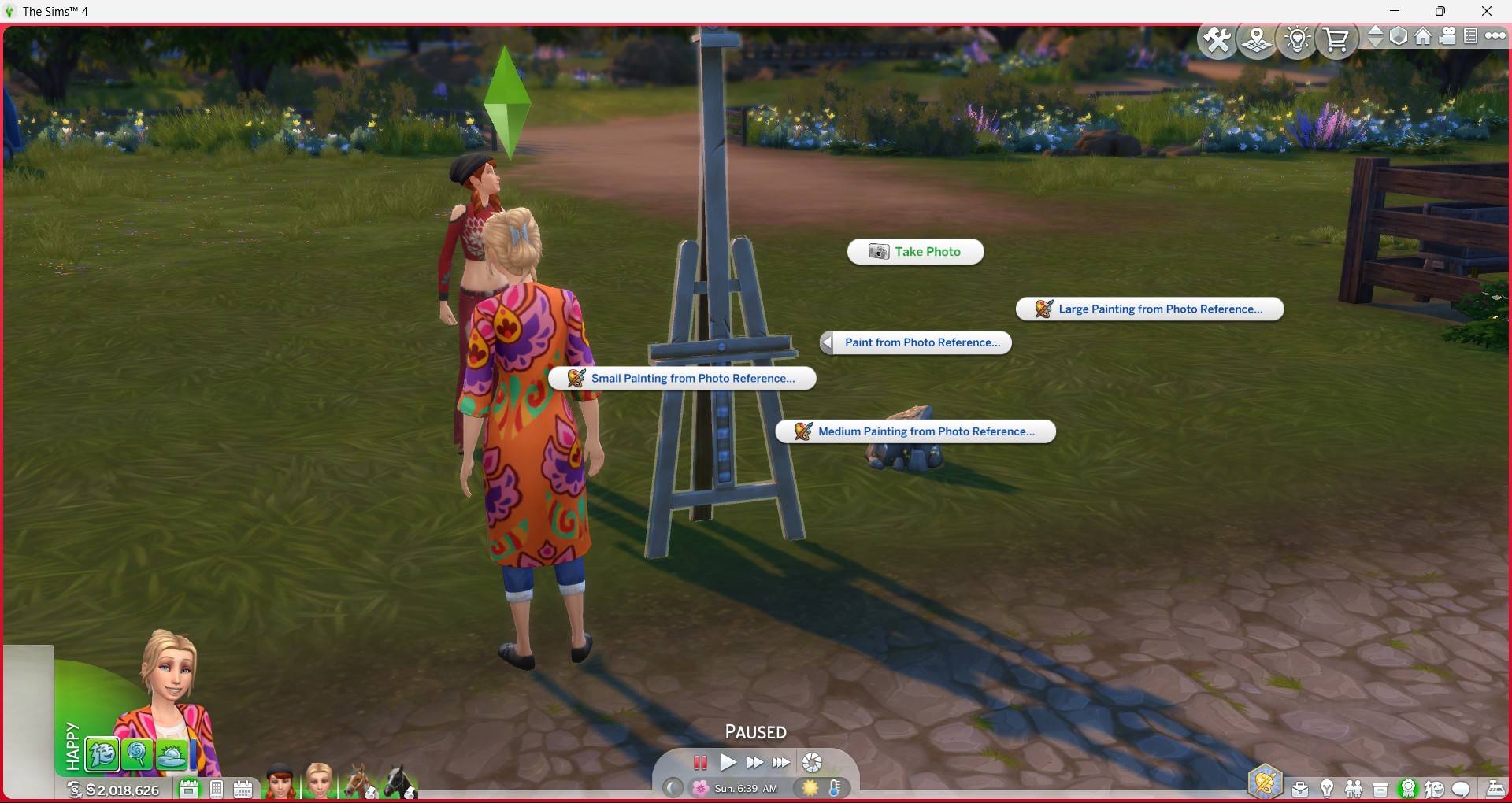The image size is (1512, 803).
Task: Select the red-haired Sim portrait
Action: pyautogui.click(x=280, y=782)
